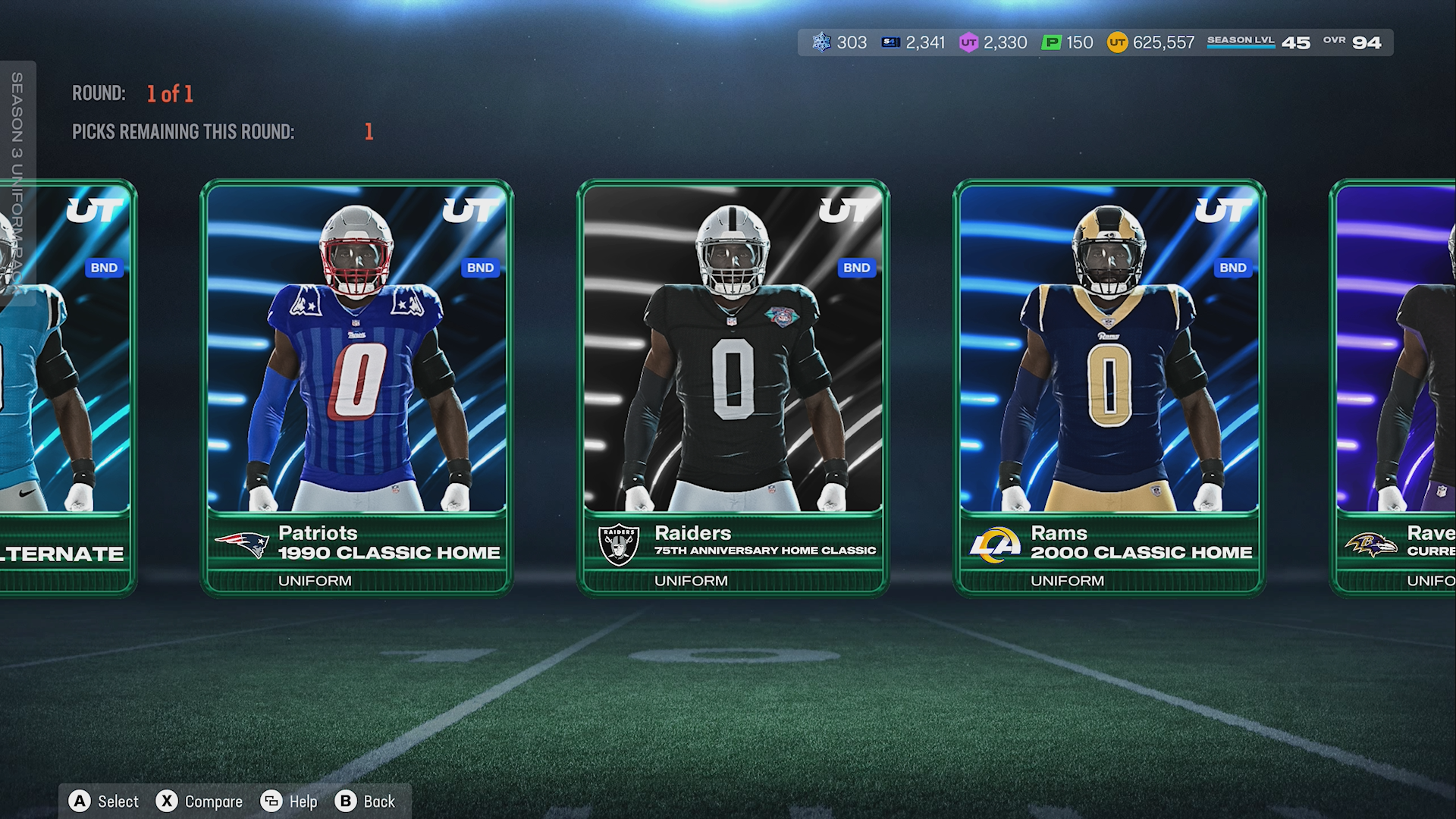Open the Season 3 Uniform Pack side tab
The height and width of the screenshot is (819, 1456).
[17, 182]
